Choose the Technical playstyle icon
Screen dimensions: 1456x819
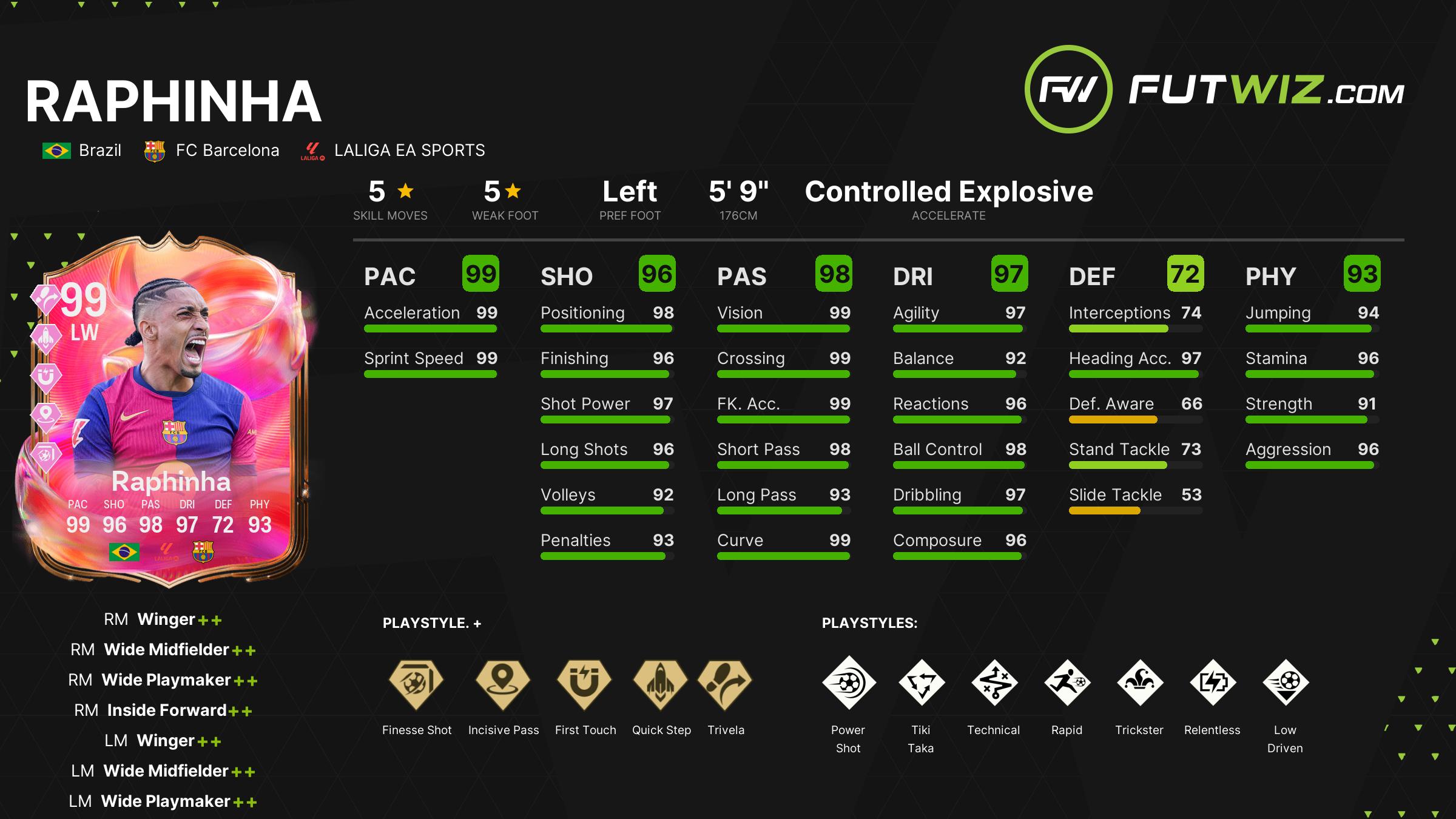994,682
